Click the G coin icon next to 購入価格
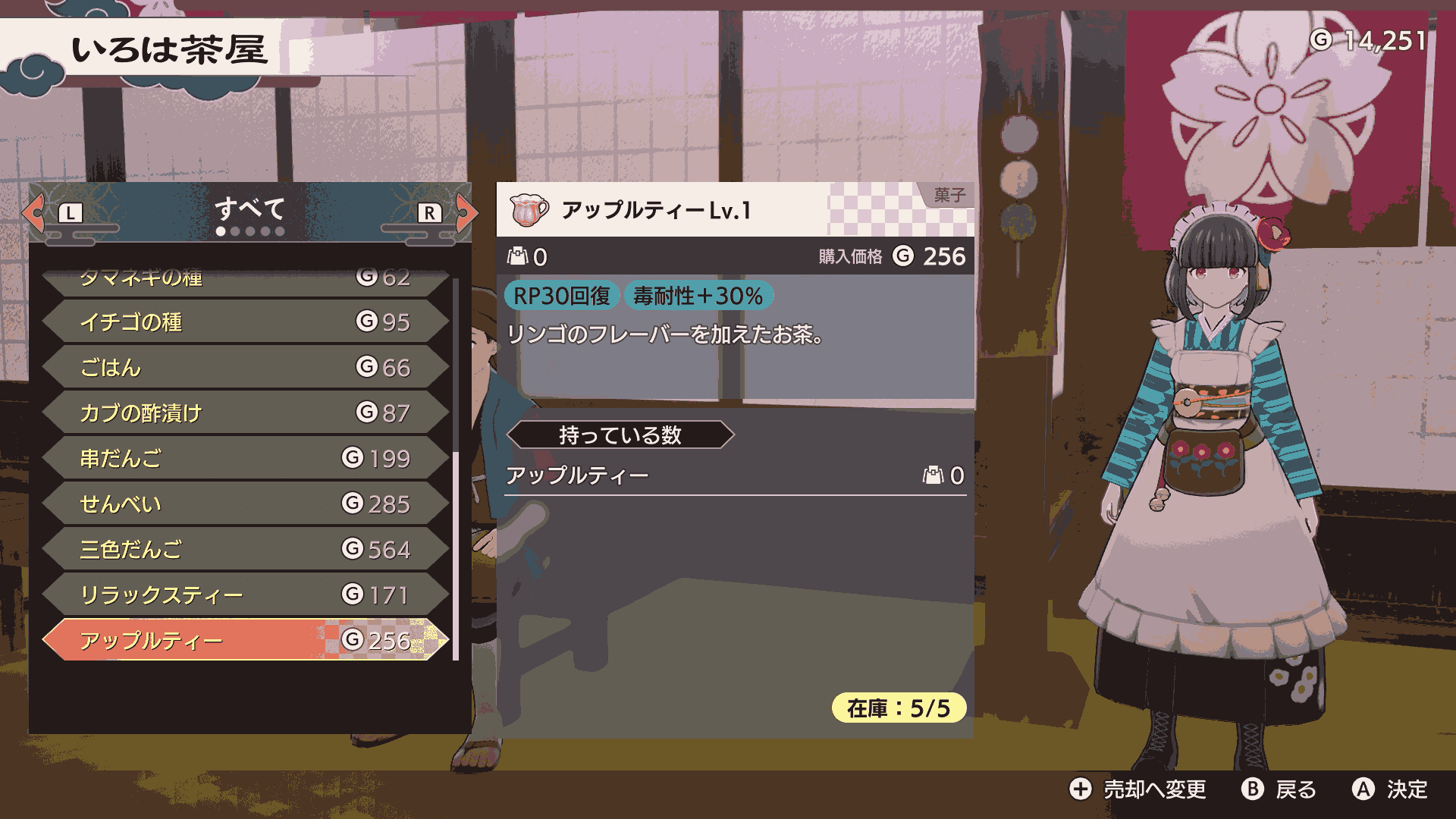The width and height of the screenshot is (1456, 819). point(902,256)
